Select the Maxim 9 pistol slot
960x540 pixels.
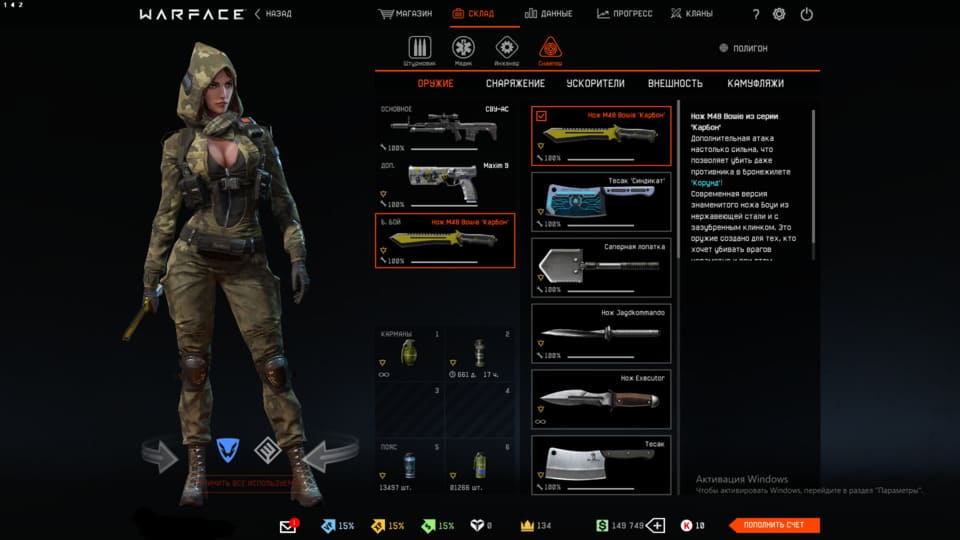[x=444, y=183]
